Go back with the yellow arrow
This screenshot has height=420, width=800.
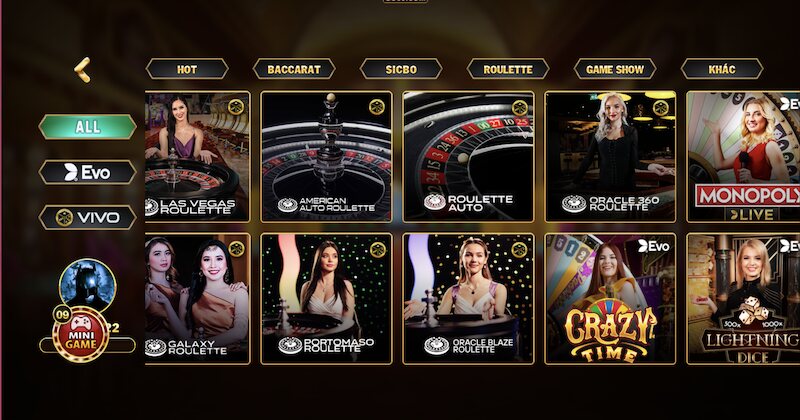tap(82, 69)
